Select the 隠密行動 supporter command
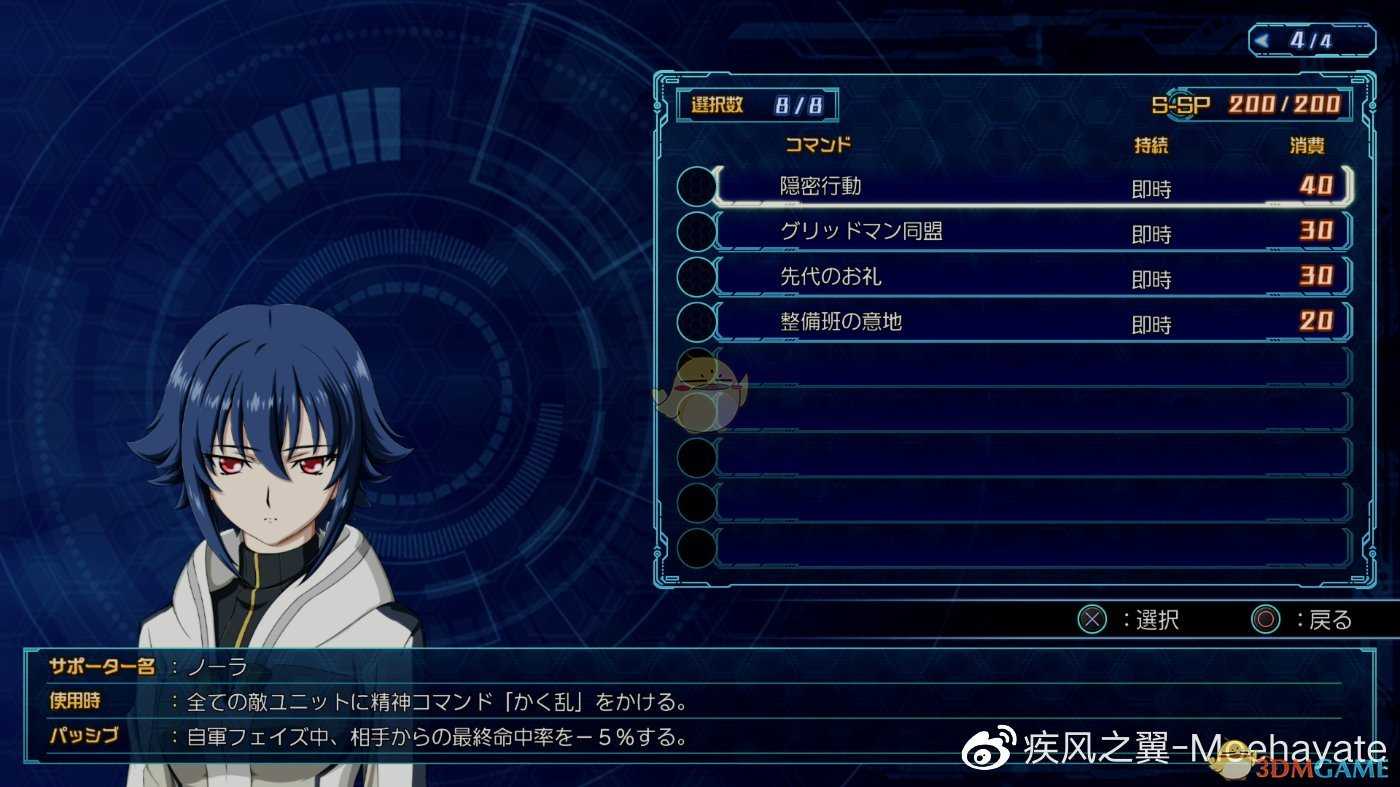The height and width of the screenshot is (787, 1400). 900,186
